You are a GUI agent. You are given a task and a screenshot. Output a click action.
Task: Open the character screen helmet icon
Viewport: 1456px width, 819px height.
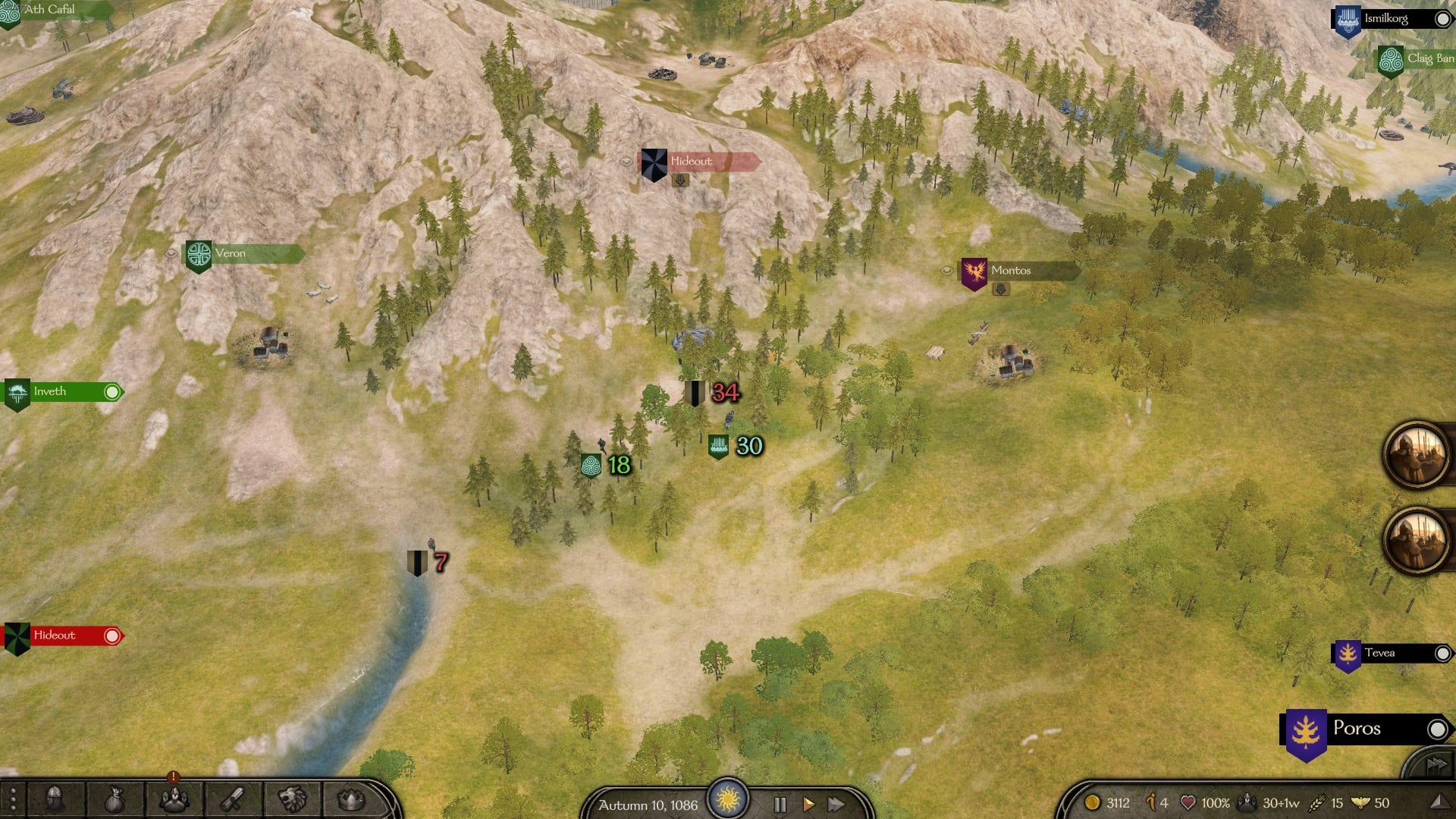point(55,799)
